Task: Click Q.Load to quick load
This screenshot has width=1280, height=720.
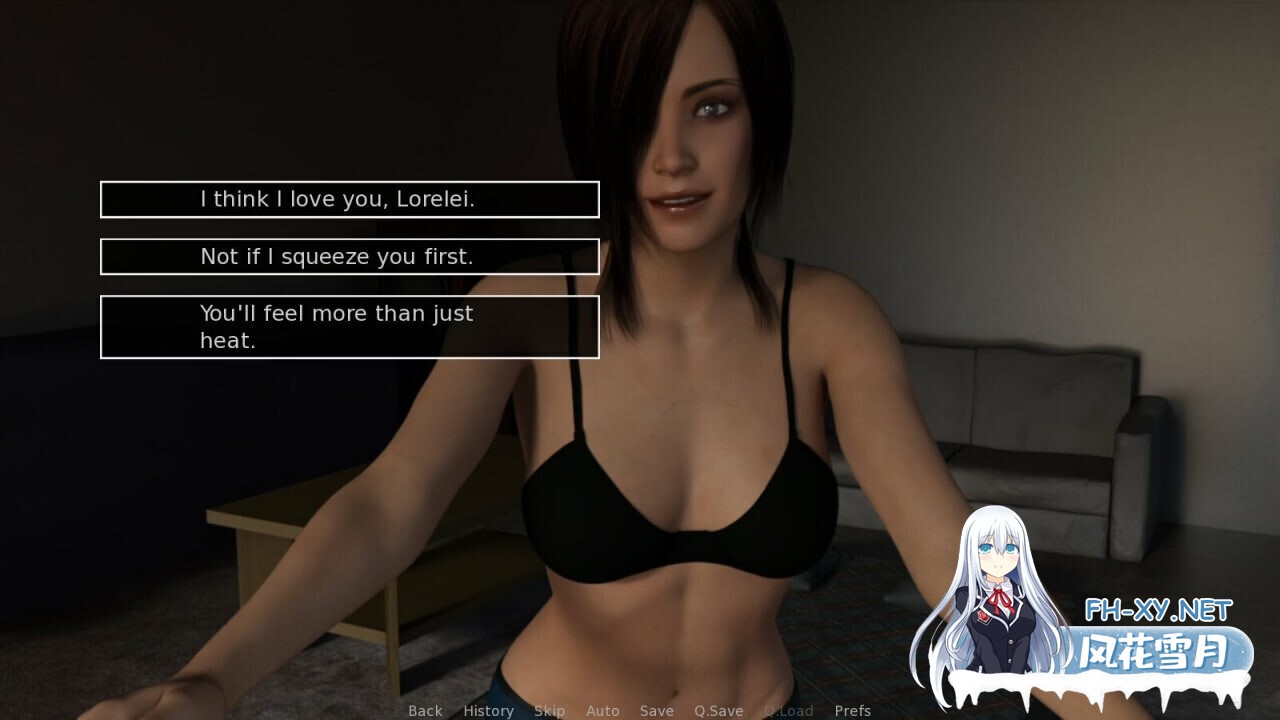Action: pyautogui.click(x=788, y=710)
